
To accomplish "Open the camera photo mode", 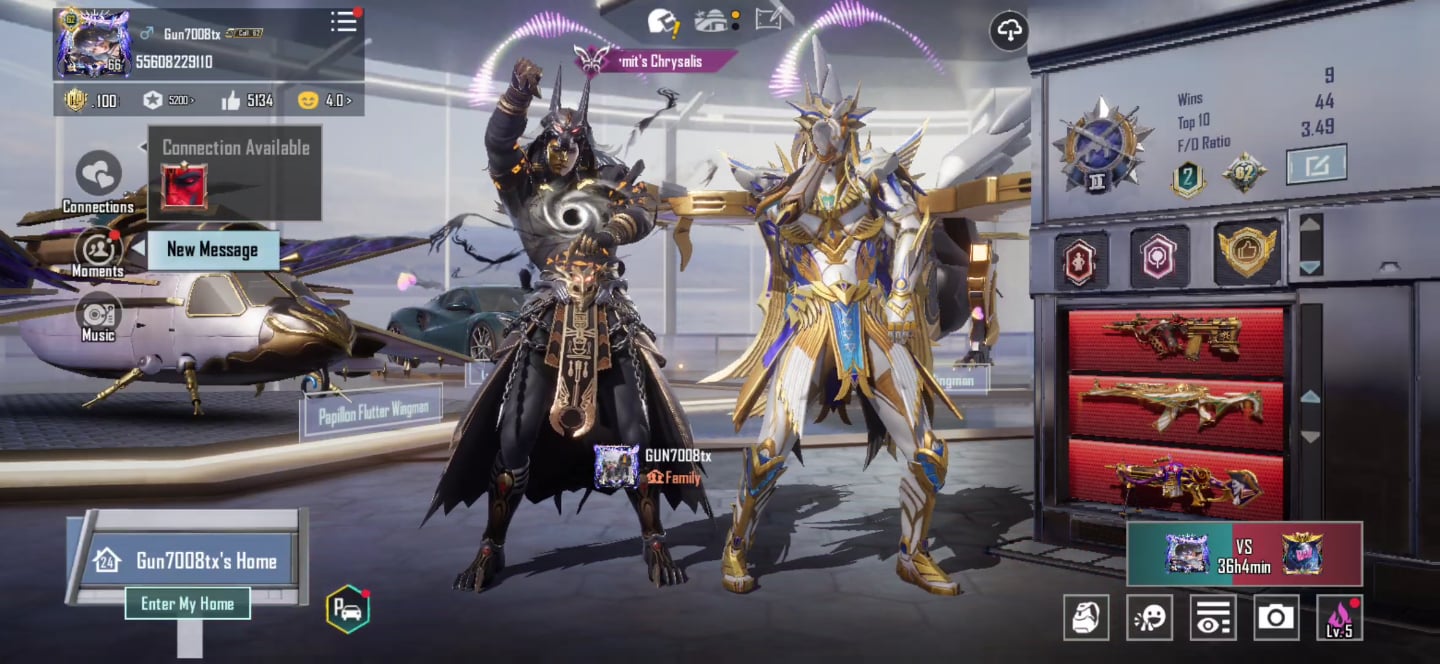I will coord(1276,617).
